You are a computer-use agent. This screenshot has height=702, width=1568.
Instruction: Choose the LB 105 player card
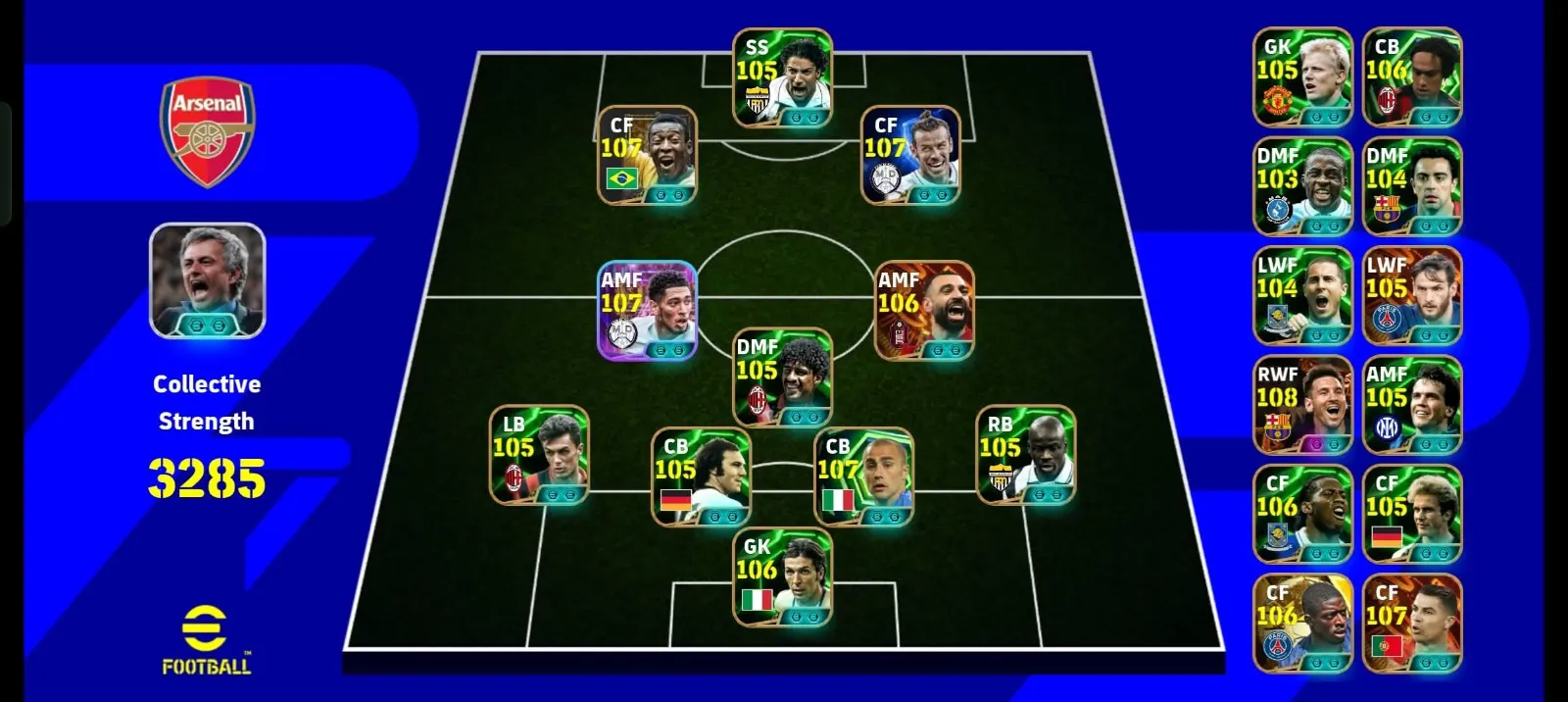540,455
